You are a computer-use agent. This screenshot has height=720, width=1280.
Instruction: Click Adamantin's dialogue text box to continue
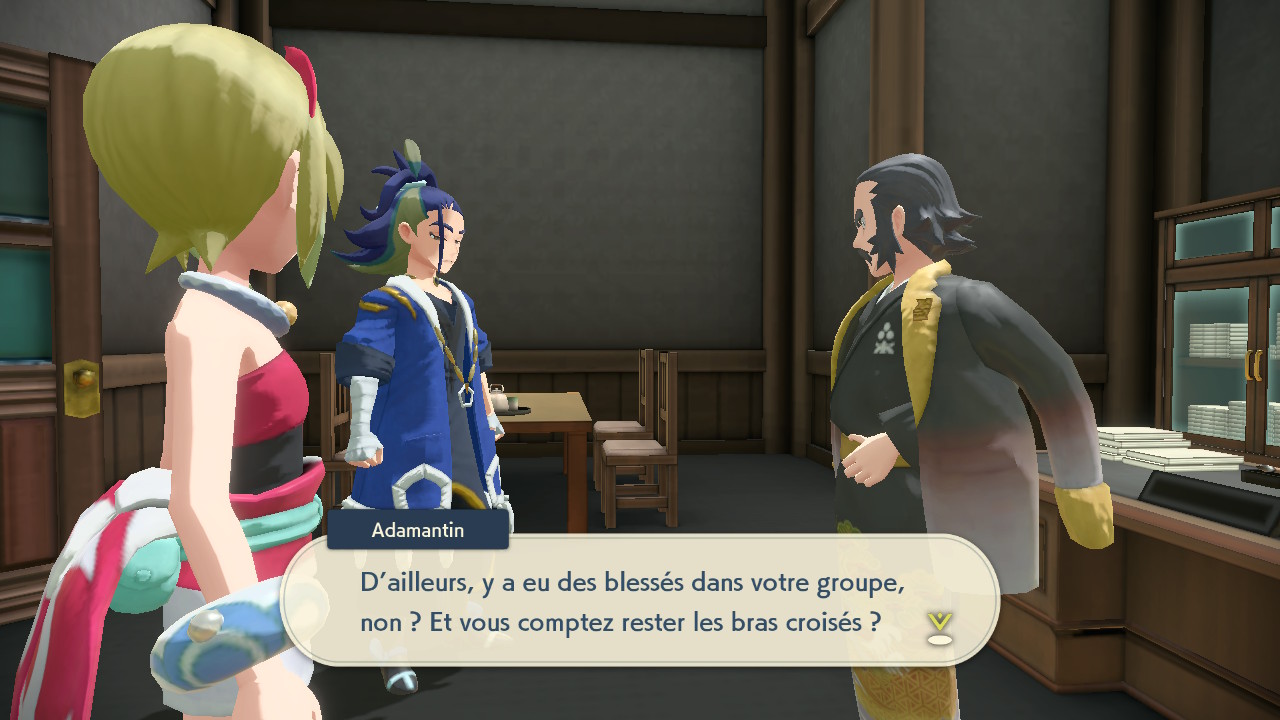[x=640, y=601]
